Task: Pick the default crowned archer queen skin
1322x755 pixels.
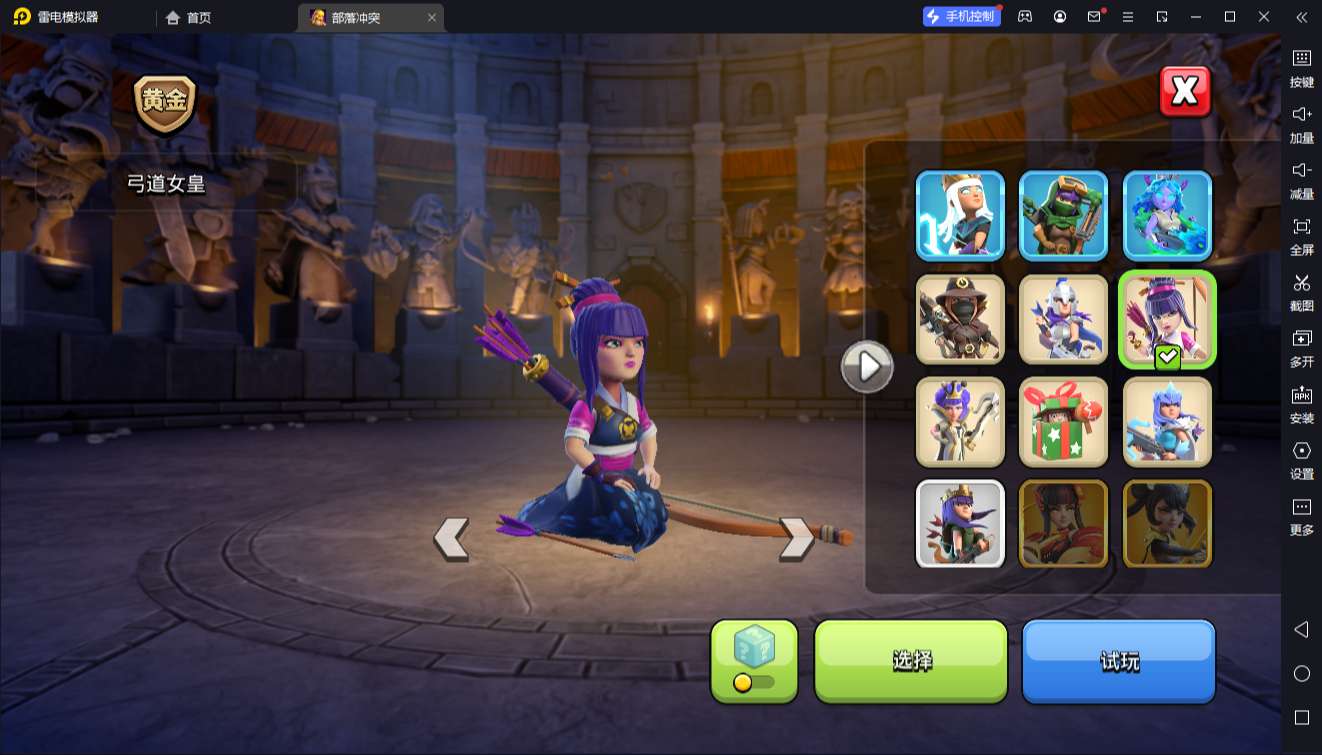Action: [960, 524]
